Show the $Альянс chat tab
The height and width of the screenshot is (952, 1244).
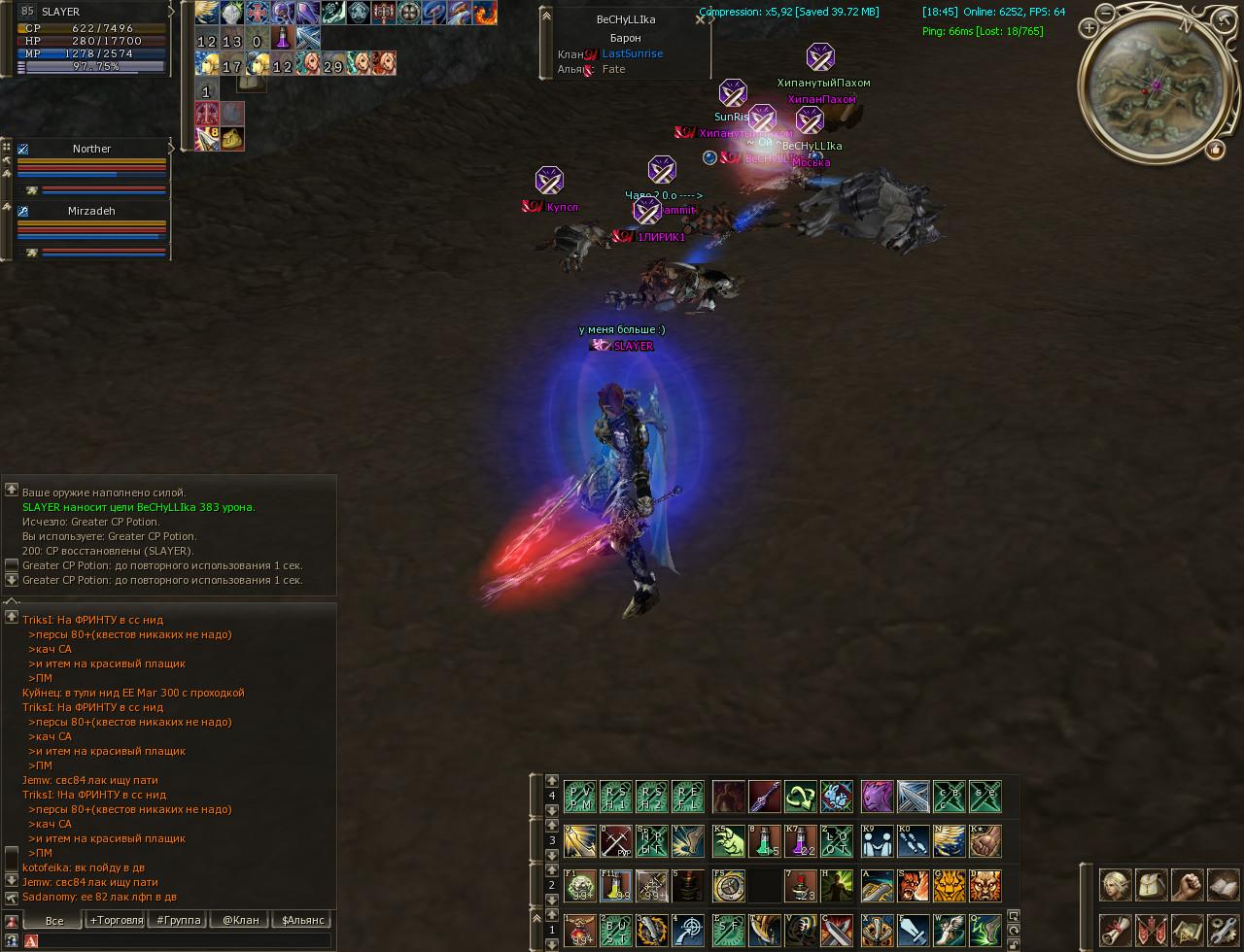301,920
